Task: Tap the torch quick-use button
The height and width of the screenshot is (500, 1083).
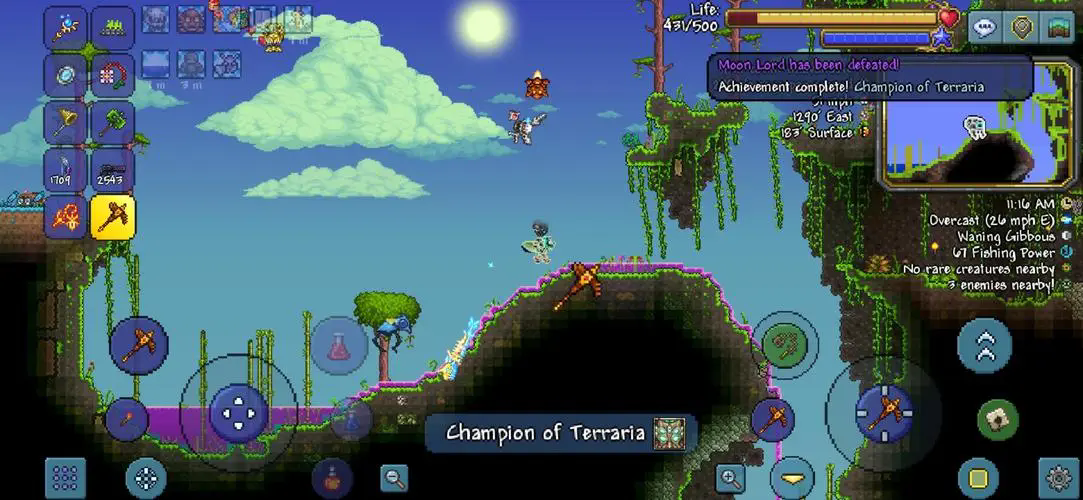Action: pyautogui.click(x=127, y=418)
